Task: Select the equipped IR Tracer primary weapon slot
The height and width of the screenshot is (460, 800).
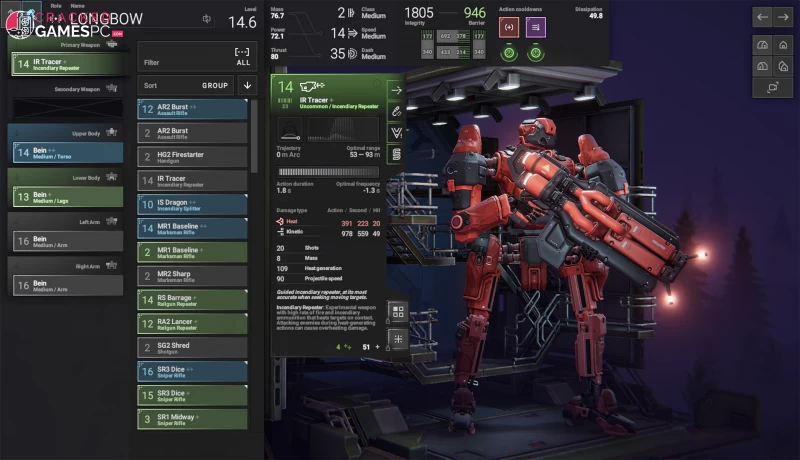Action: pos(67,64)
